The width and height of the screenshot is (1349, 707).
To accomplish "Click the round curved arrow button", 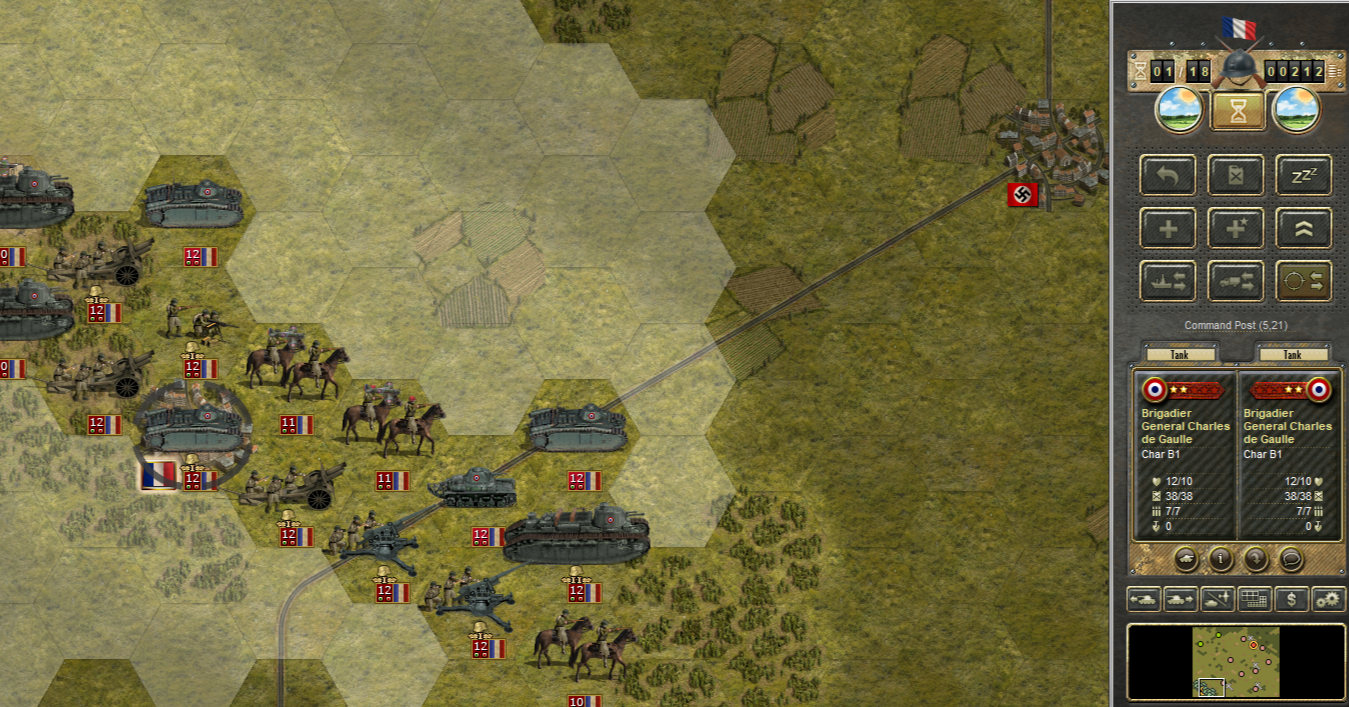I will pyautogui.click(x=1256, y=559).
